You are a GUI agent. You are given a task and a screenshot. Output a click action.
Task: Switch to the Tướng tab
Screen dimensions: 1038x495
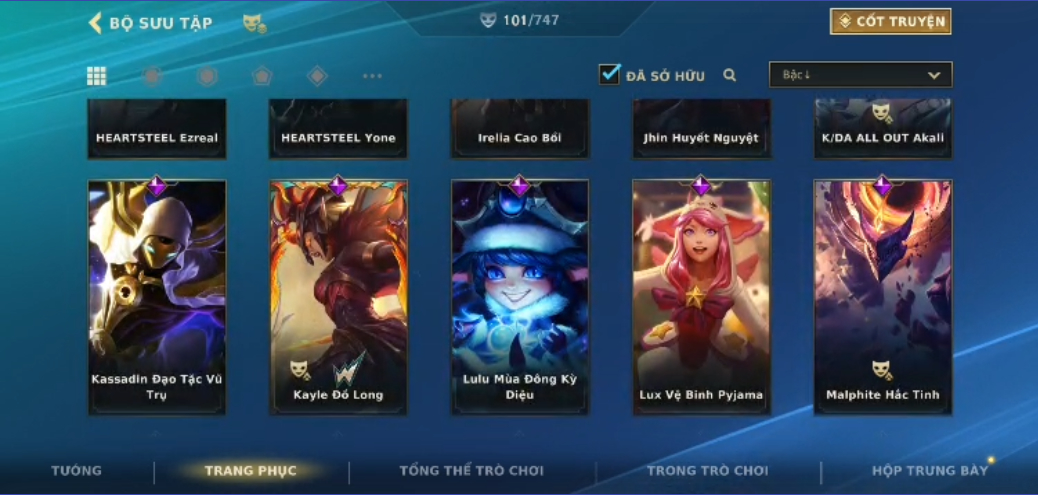(x=77, y=471)
